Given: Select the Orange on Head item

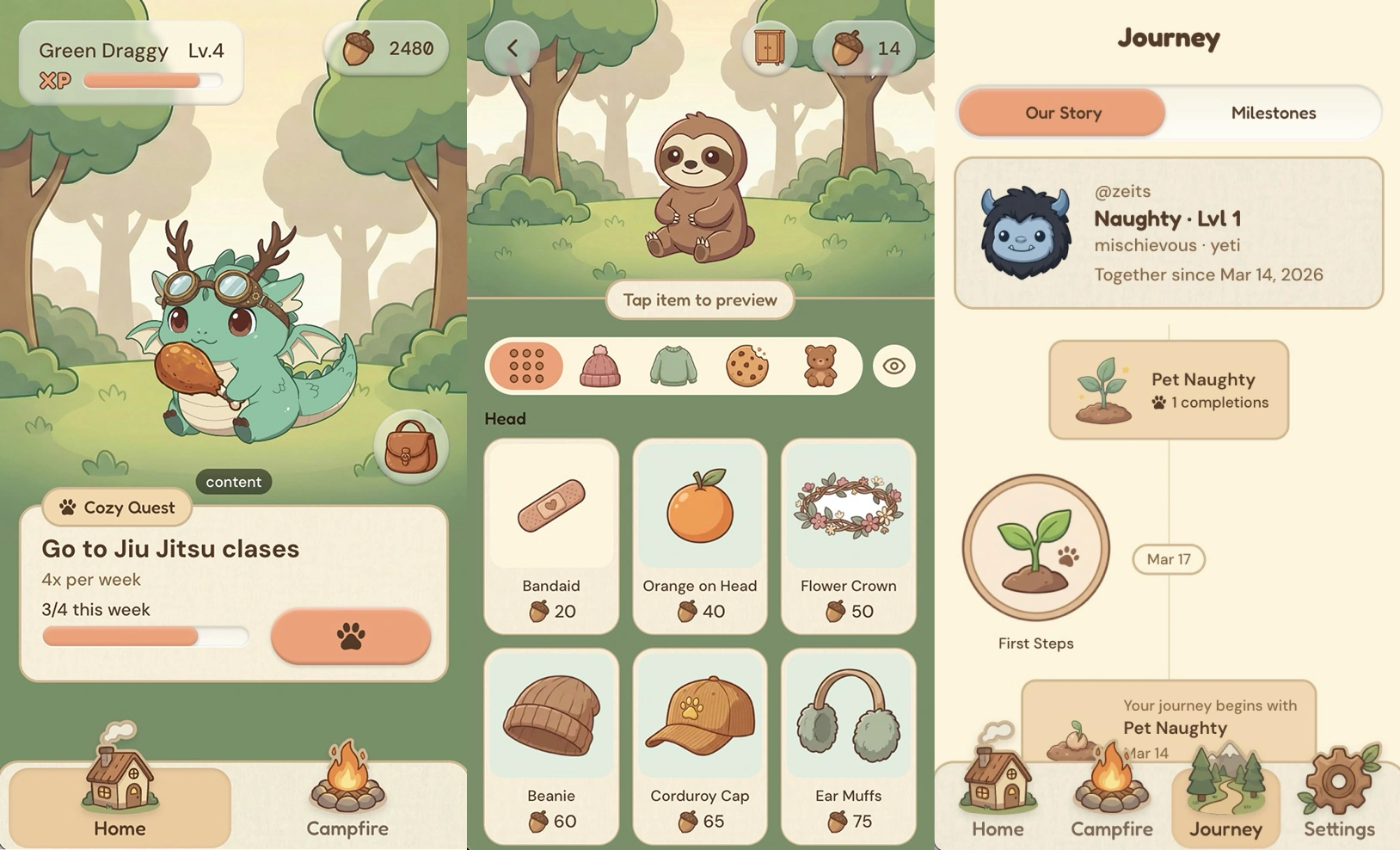Looking at the screenshot, I should pos(700,536).
